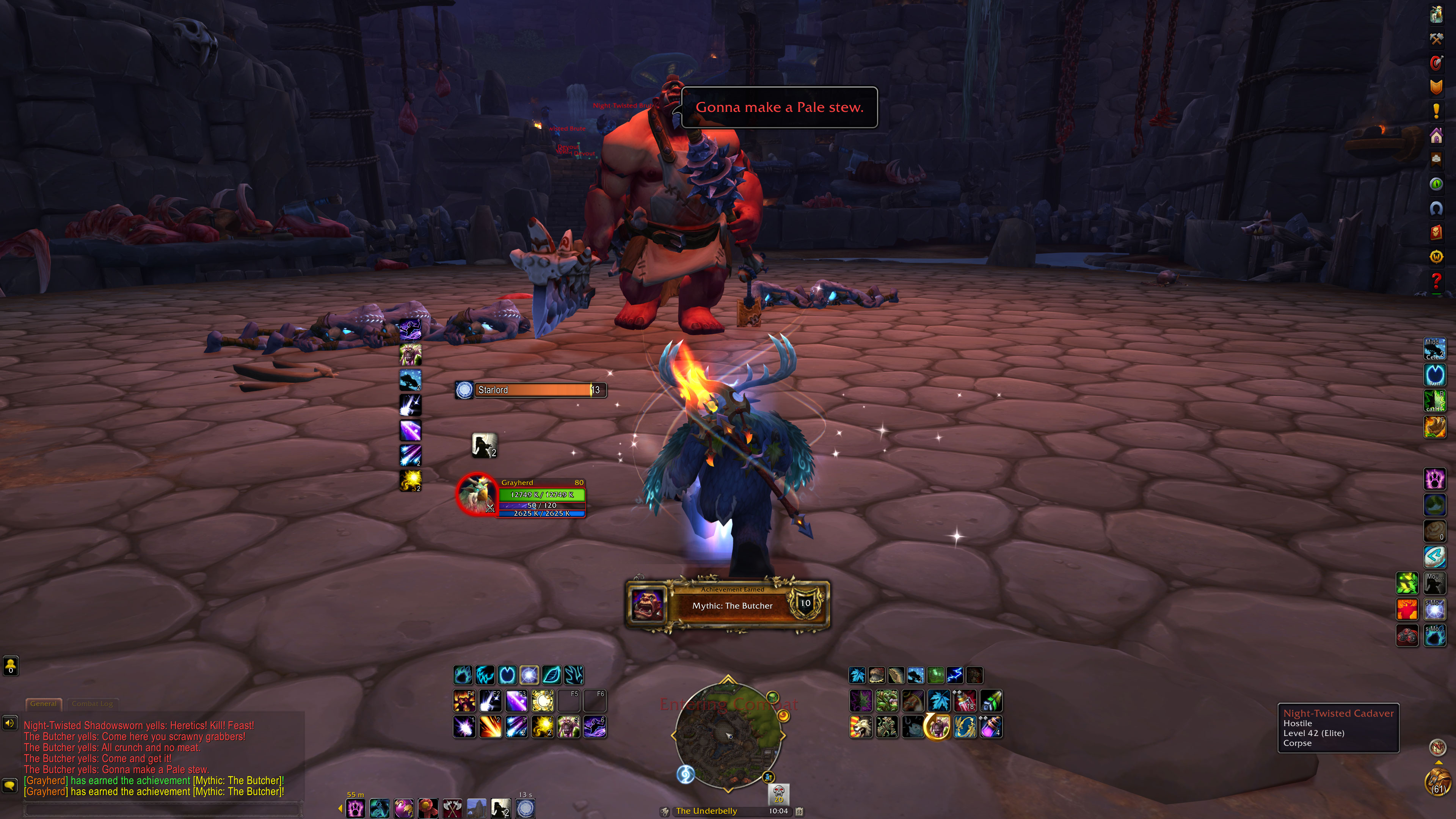
Task: Switch to the Combat Log chat tab
Action: tap(92, 704)
